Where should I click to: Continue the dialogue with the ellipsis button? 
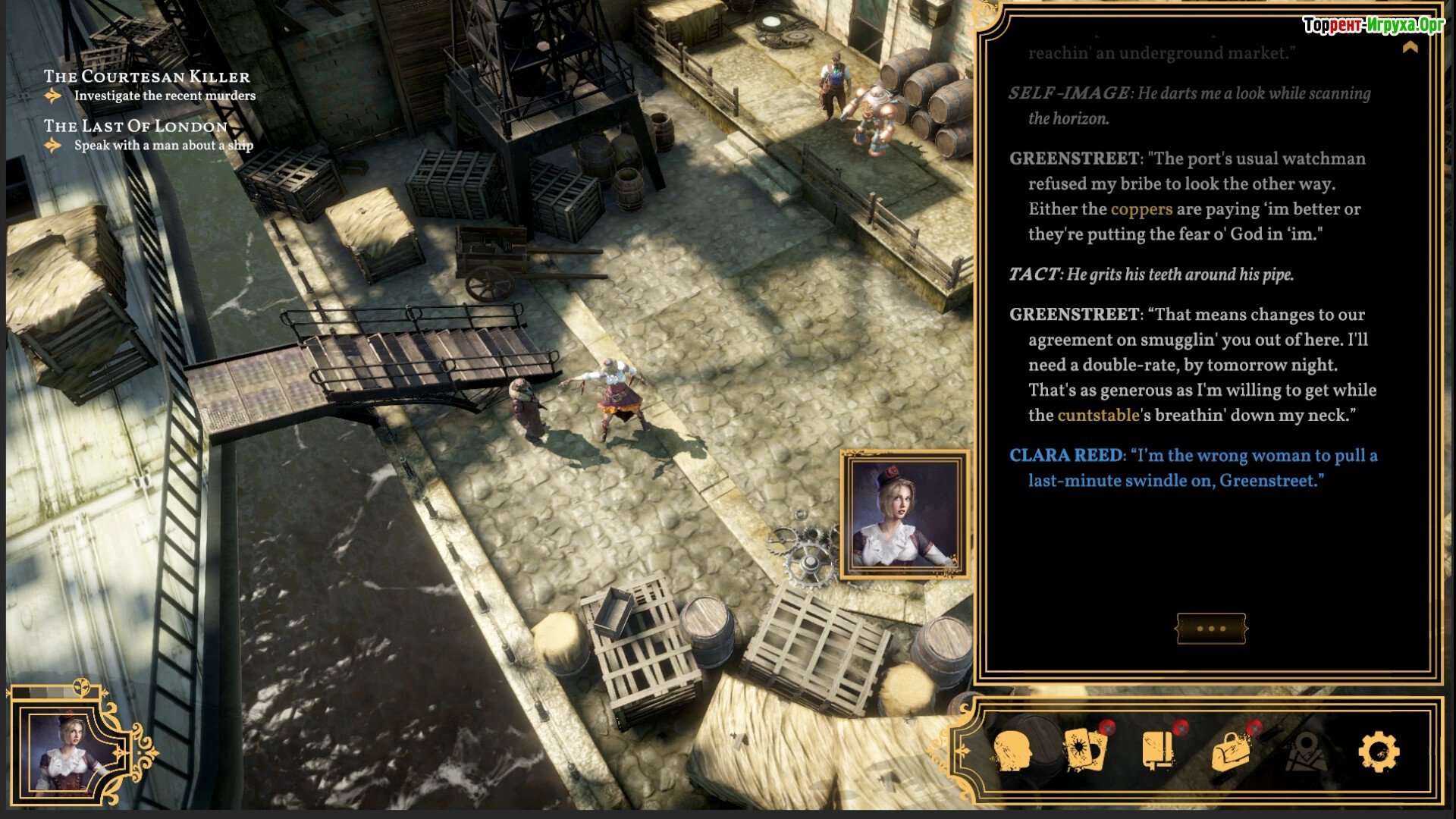point(1211,629)
